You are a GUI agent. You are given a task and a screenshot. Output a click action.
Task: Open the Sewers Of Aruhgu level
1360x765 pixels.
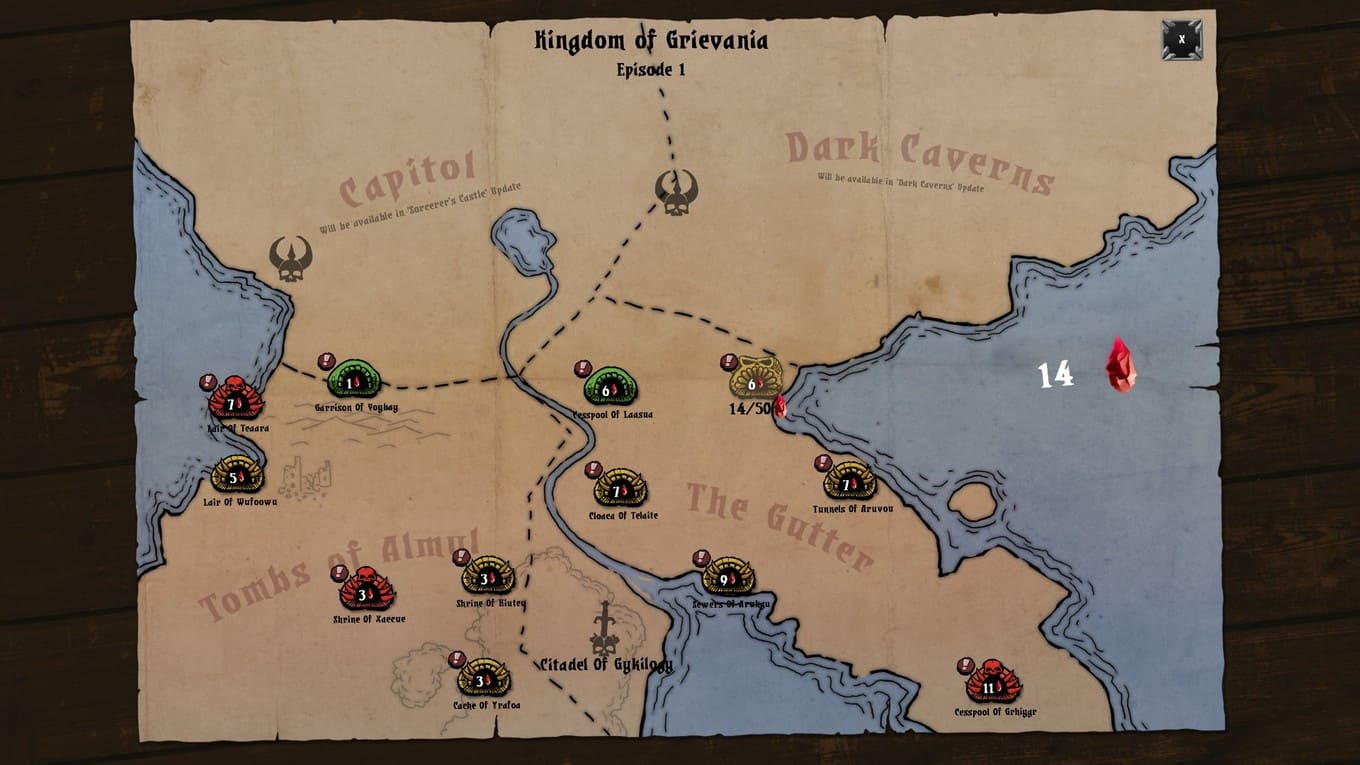click(x=728, y=577)
